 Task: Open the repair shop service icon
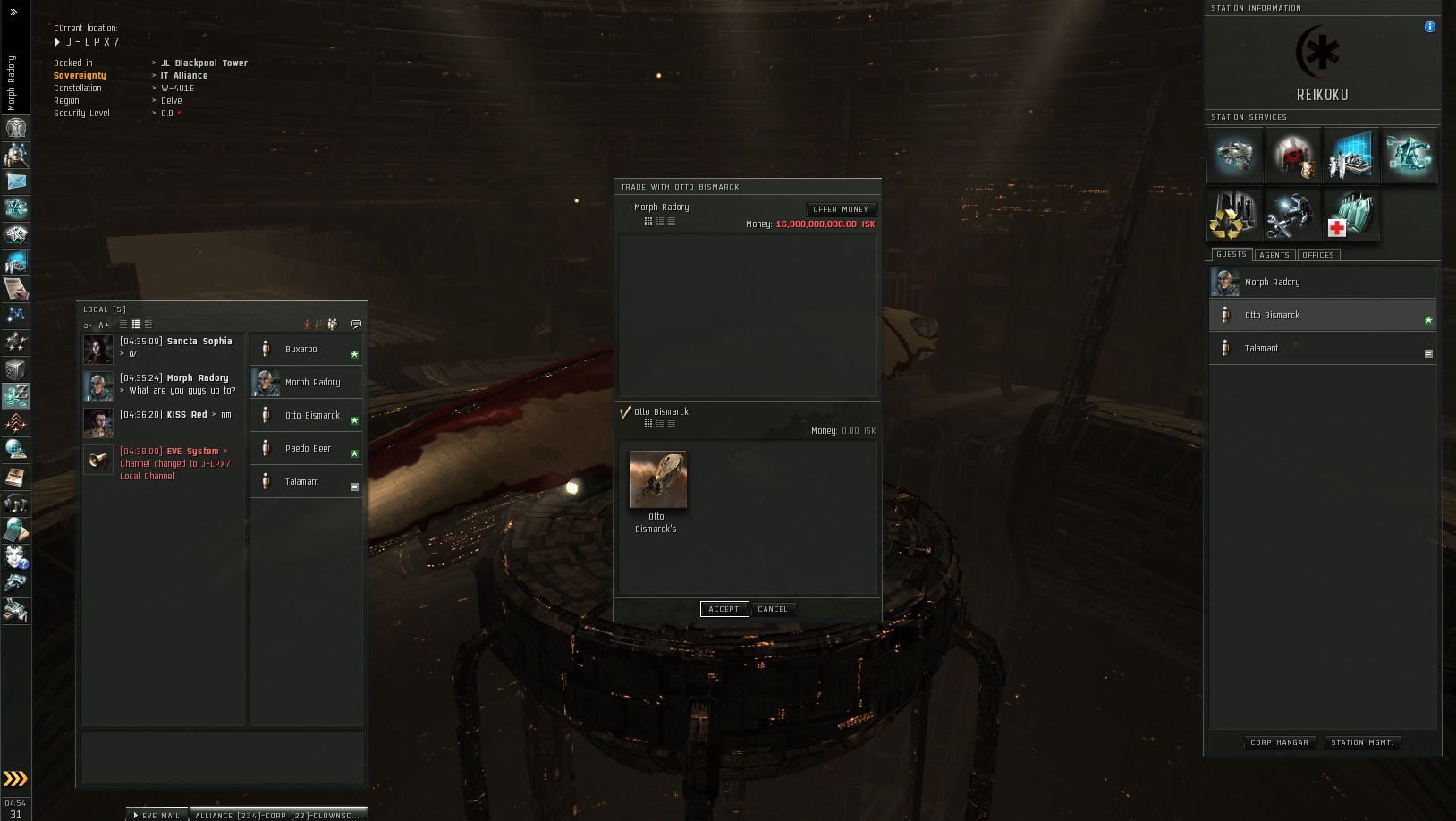pos(1291,216)
